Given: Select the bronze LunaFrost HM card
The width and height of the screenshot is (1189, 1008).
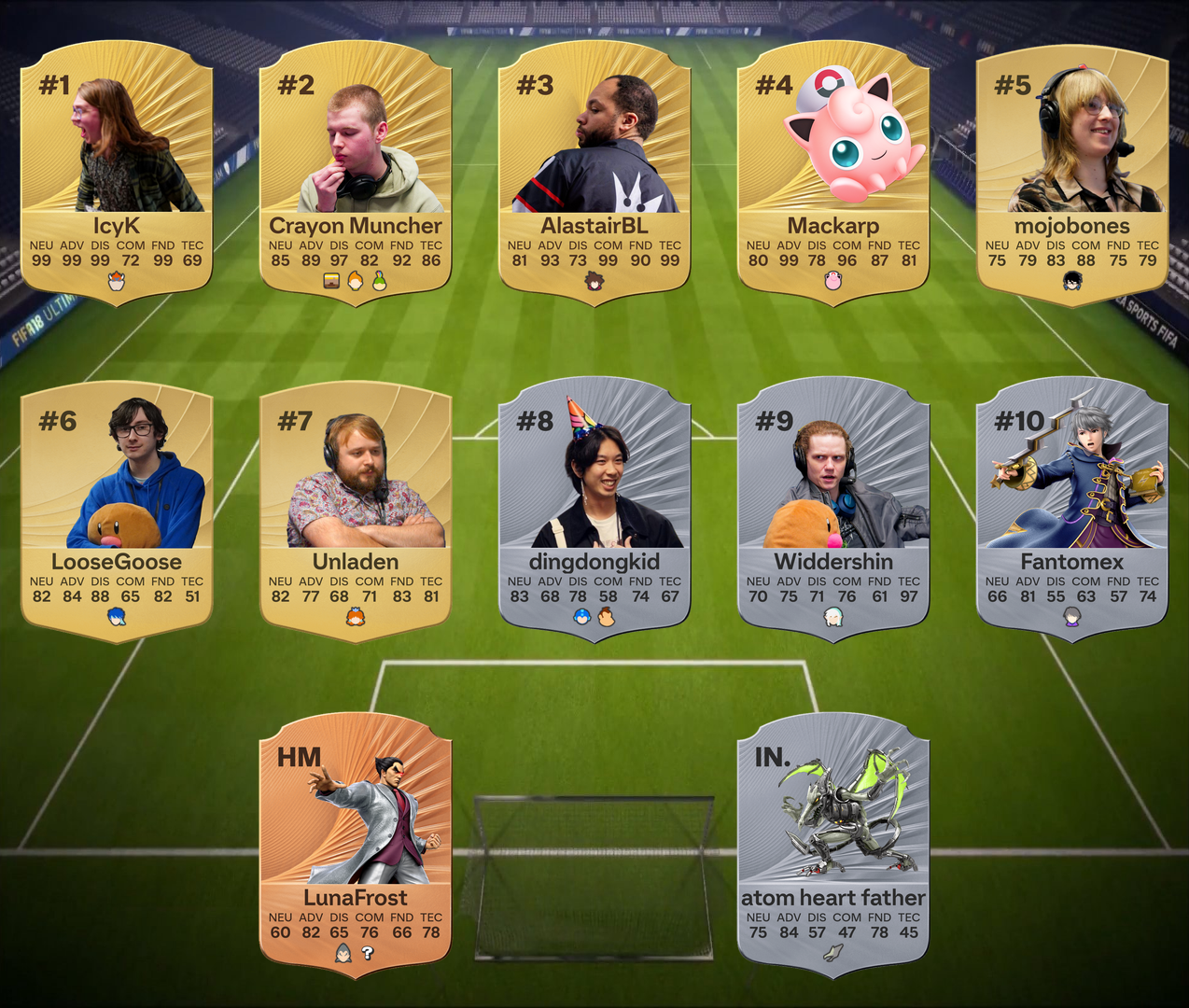Looking at the screenshot, I should pyautogui.click(x=356, y=845).
